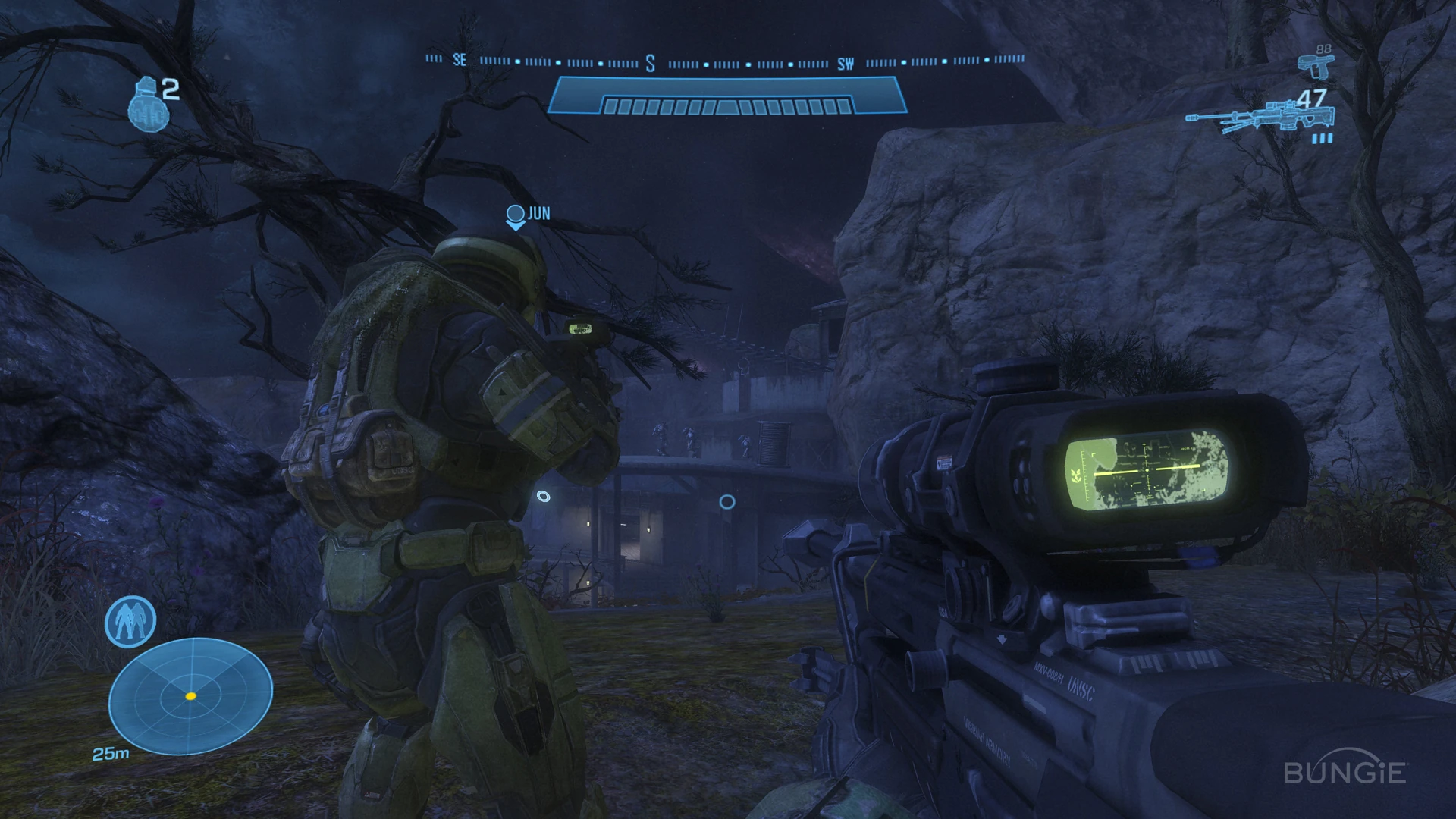Select the sniper ammo counter 47
This screenshot has height=819, width=1456.
(x=1310, y=99)
